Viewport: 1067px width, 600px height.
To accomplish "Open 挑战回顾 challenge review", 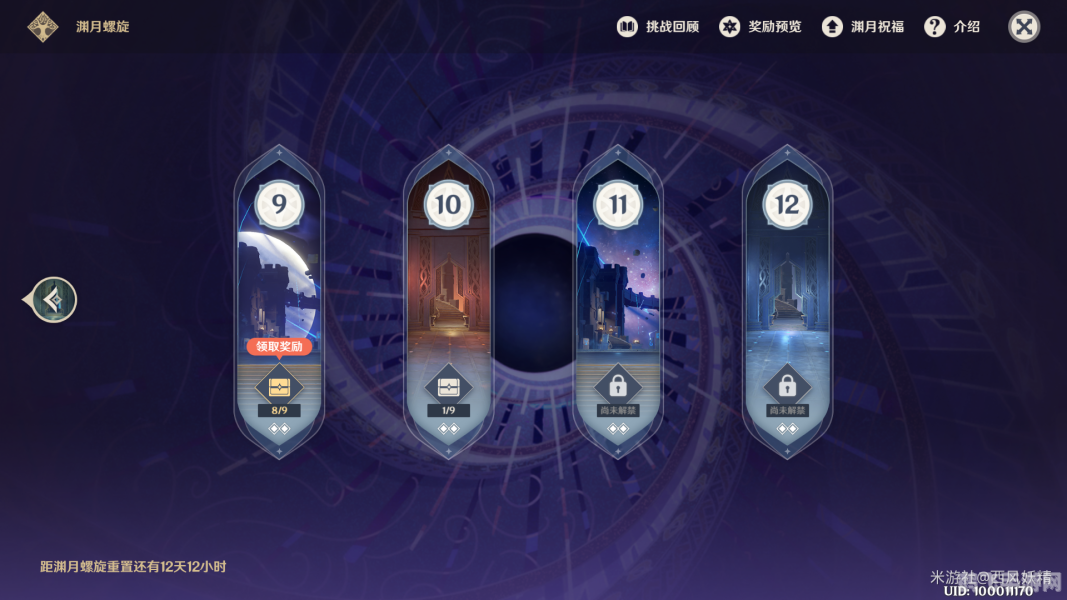I will click(657, 27).
